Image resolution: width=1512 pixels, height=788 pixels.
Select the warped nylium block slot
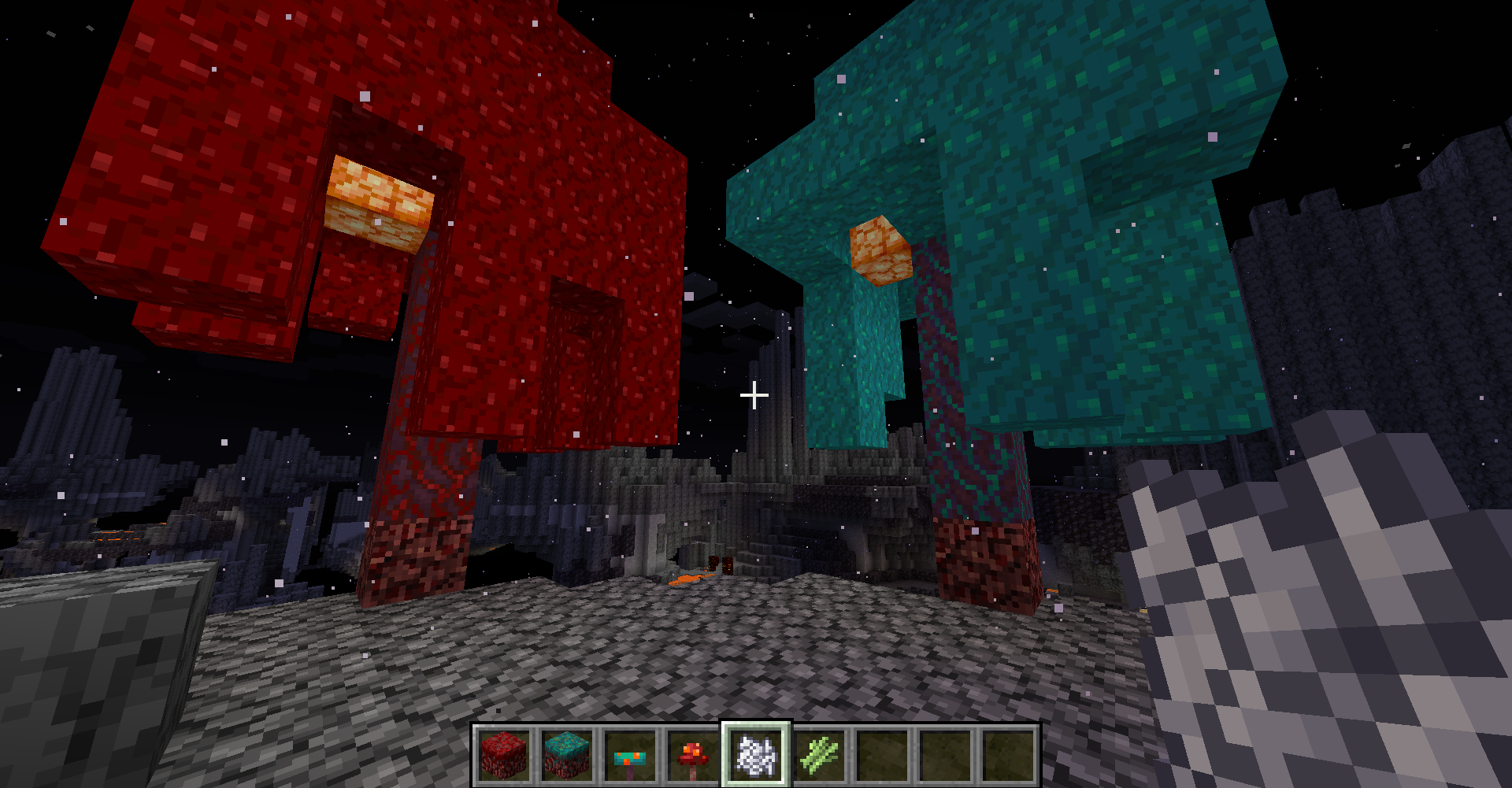click(x=567, y=755)
